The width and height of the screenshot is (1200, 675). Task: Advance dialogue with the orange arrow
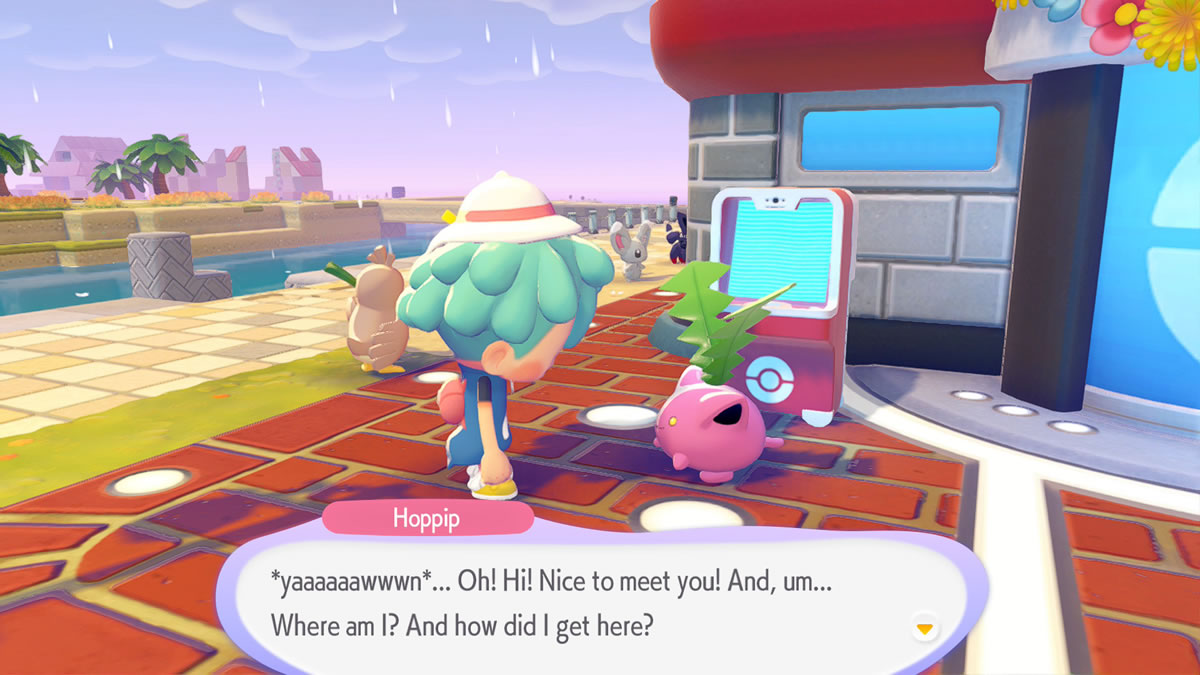point(925,628)
